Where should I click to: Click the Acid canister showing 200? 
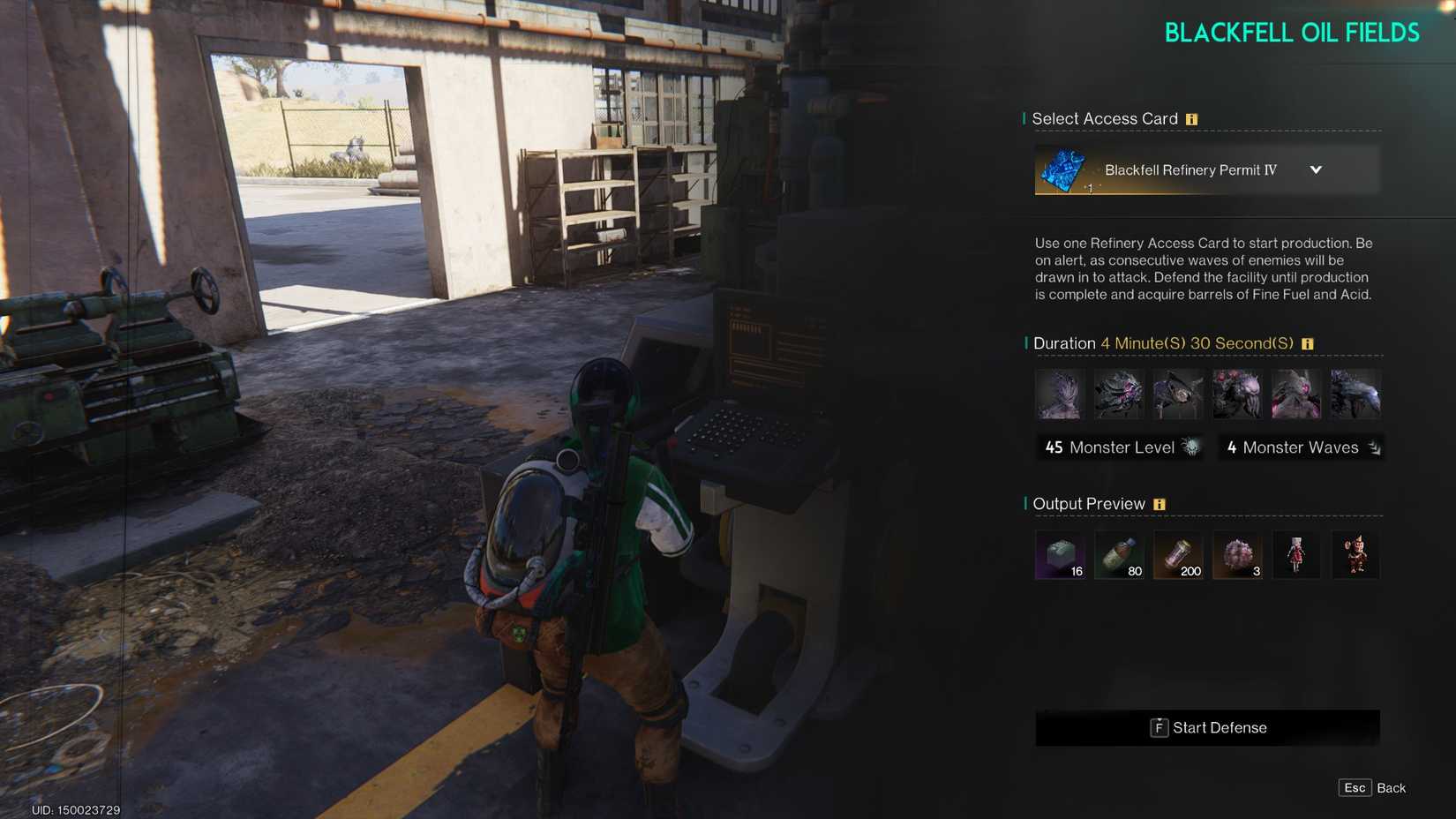[x=1178, y=555]
